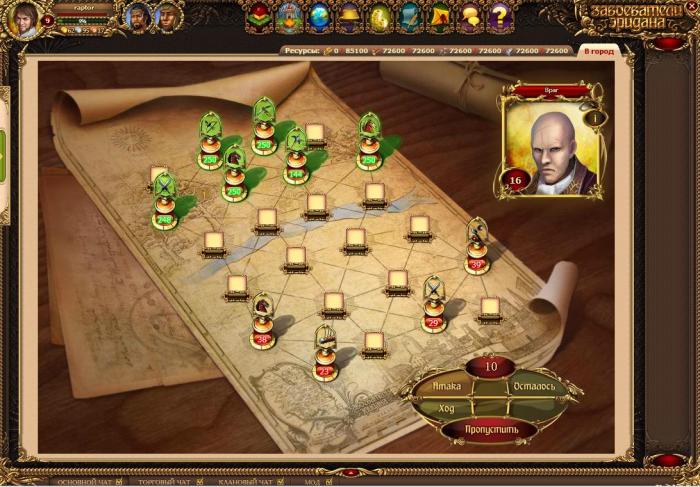This screenshot has width=700, height=487.
Task: Open the player hero portrait
Action: [24, 19]
